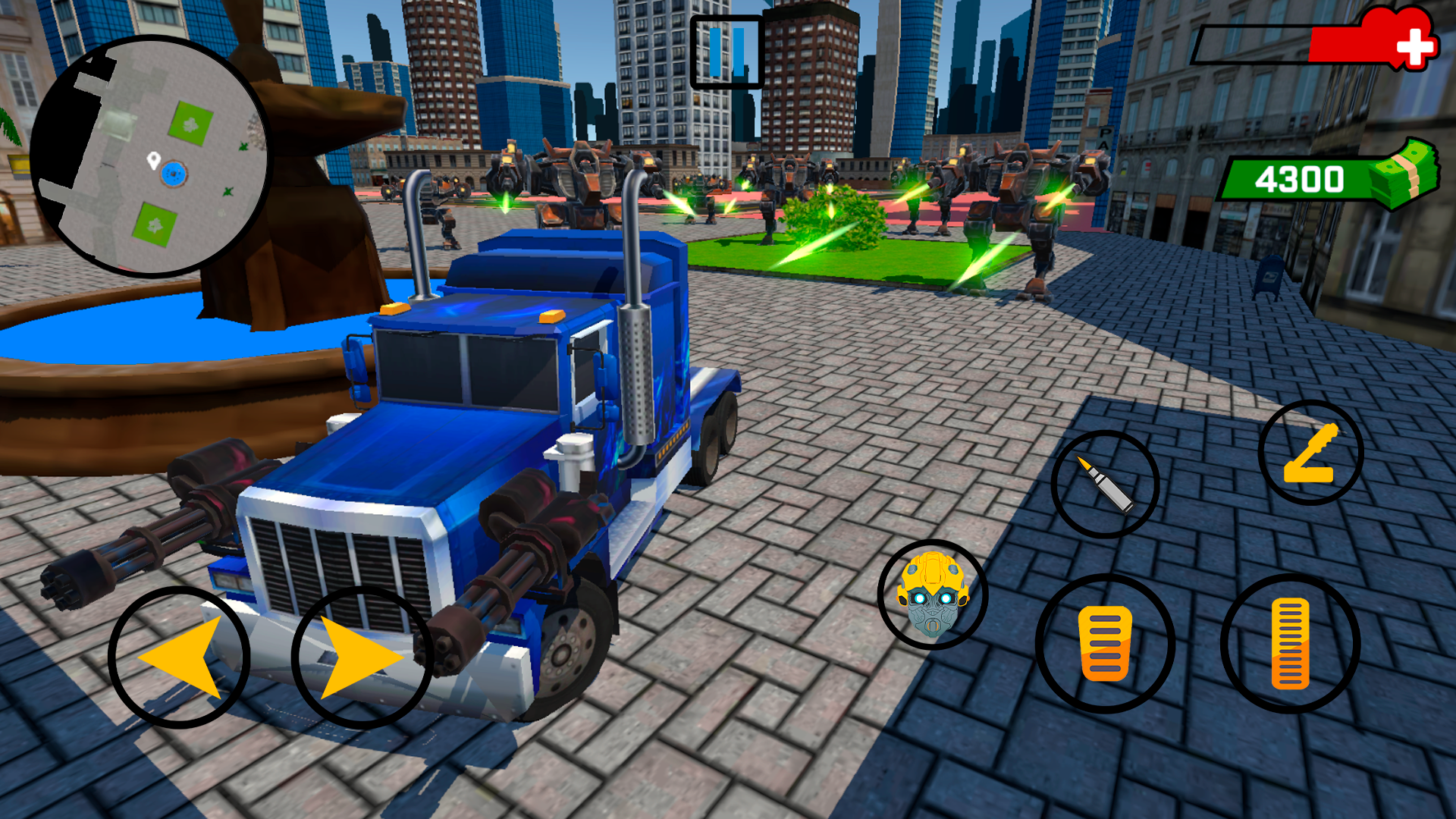1456x819 pixels.
Task: Tap the pause icon at top center
Action: tap(726, 52)
